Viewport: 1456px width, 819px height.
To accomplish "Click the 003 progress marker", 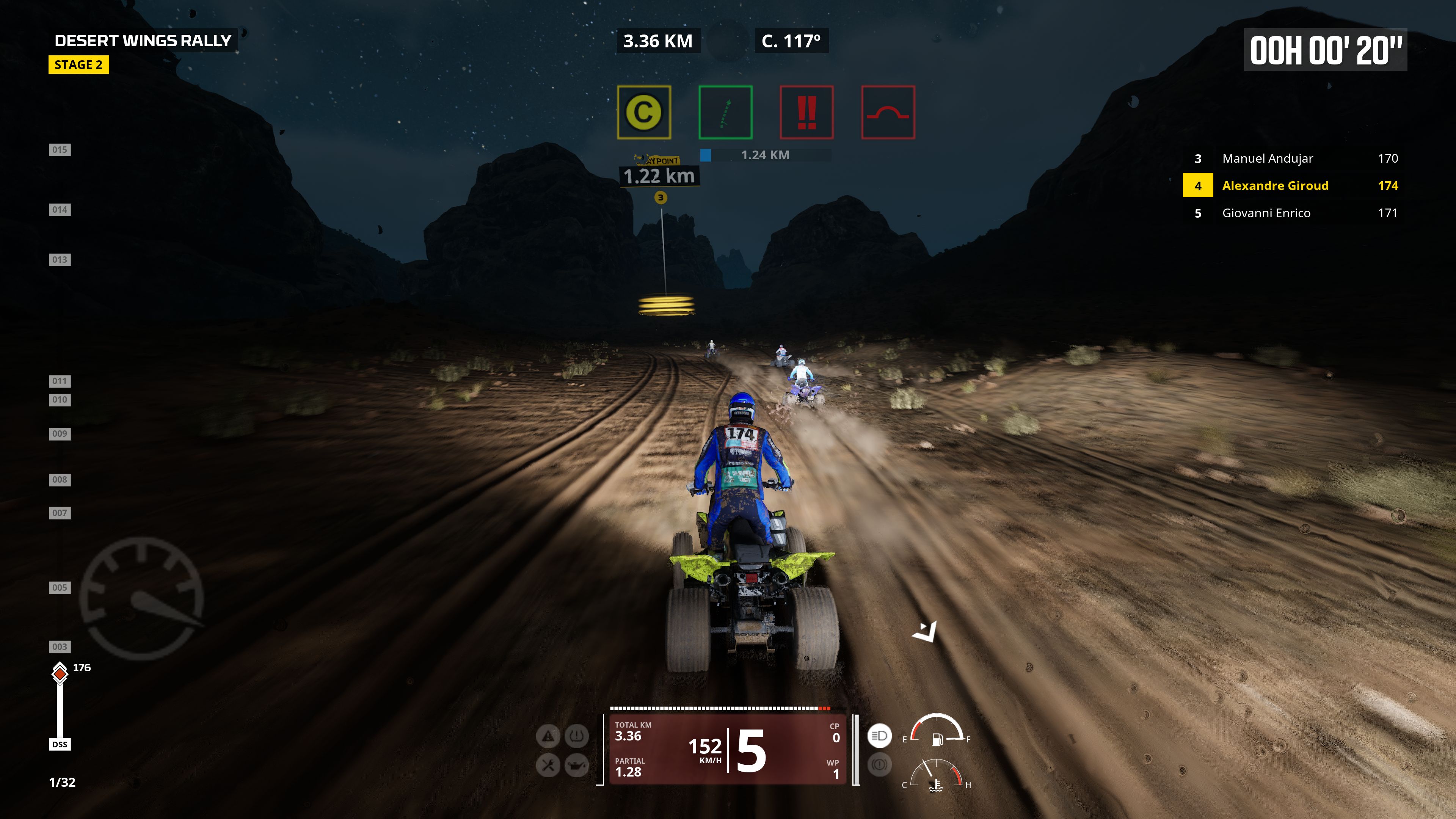I will pos(60,646).
